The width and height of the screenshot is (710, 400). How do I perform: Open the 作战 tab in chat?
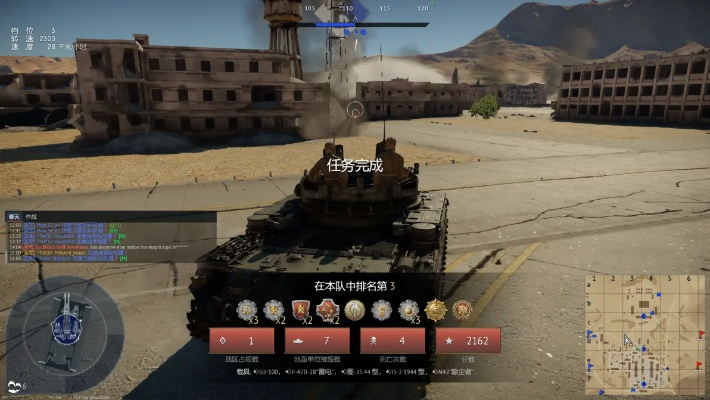(x=31, y=216)
